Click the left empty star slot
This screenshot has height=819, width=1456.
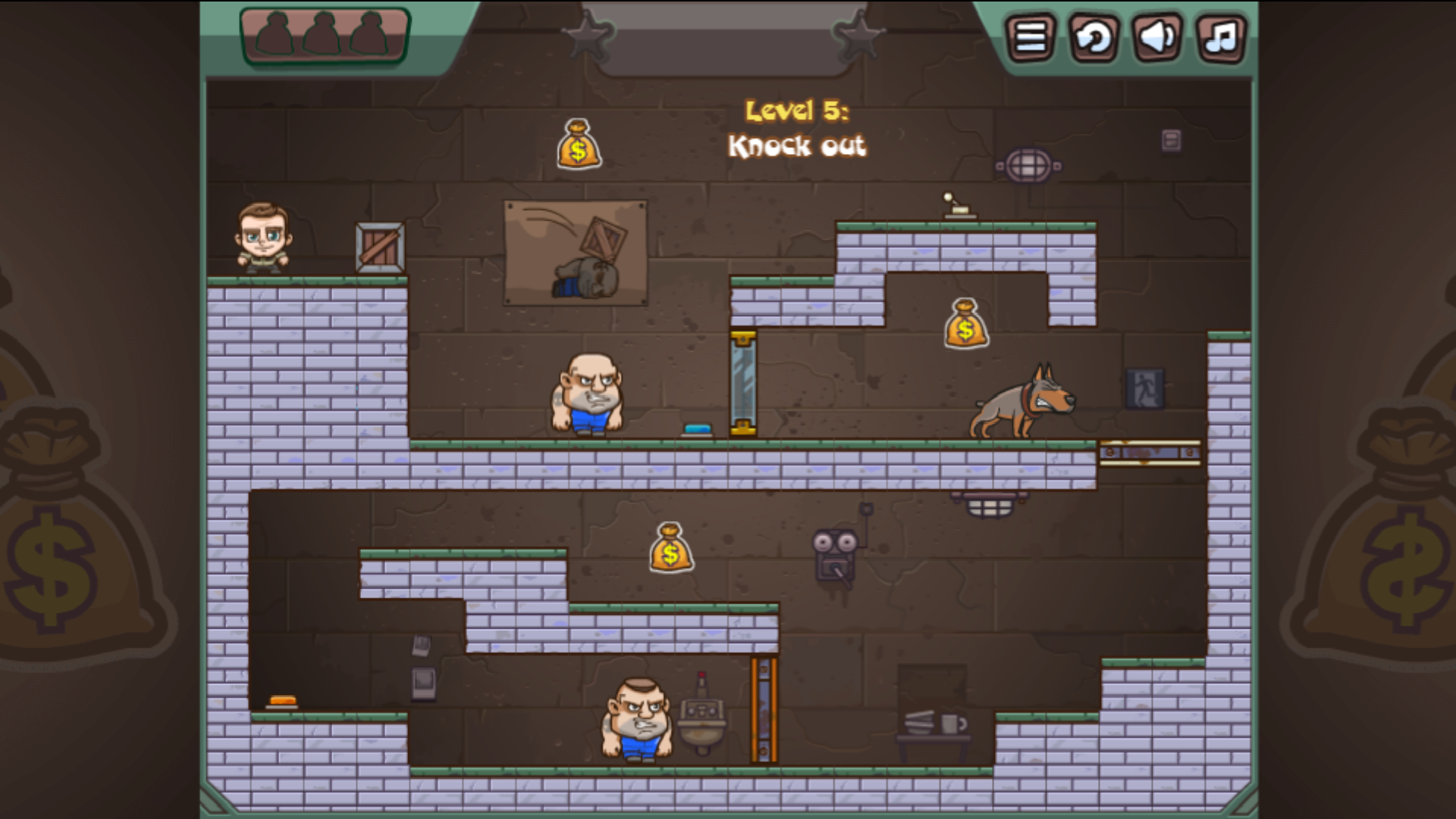click(x=588, y=36)
